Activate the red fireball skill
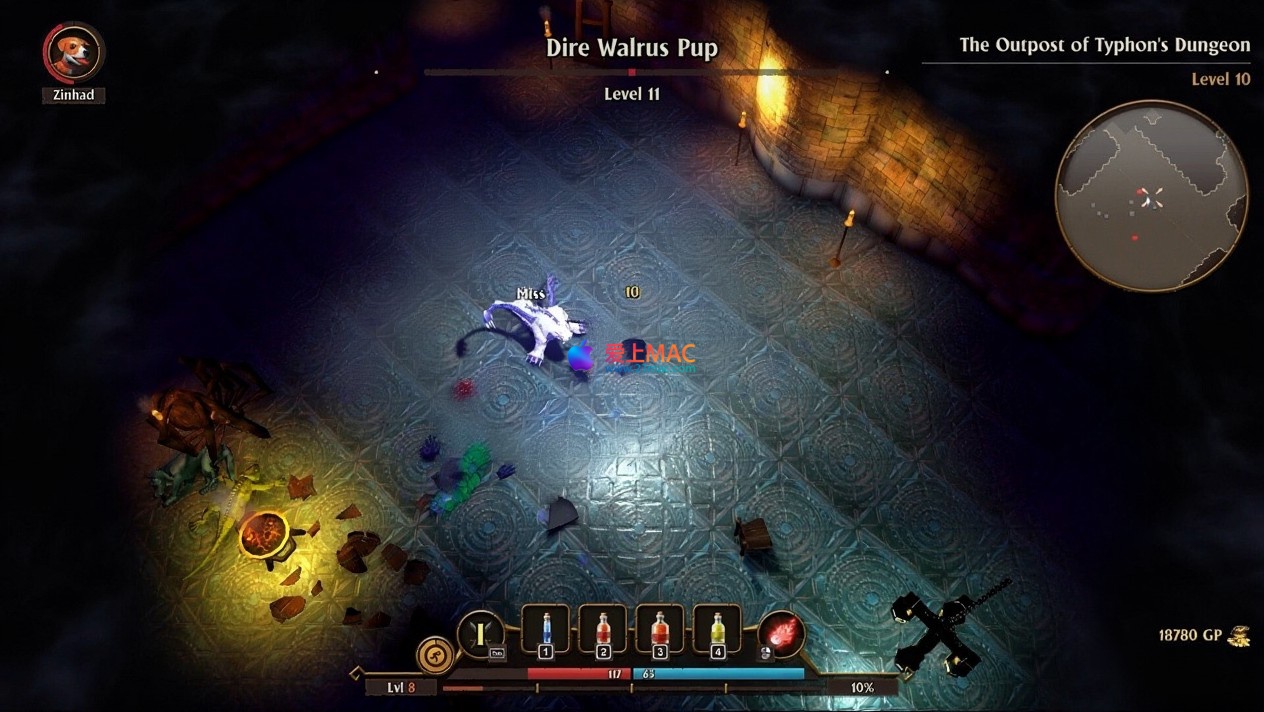This screenshot has height=712, width=1264. (781, 634)
